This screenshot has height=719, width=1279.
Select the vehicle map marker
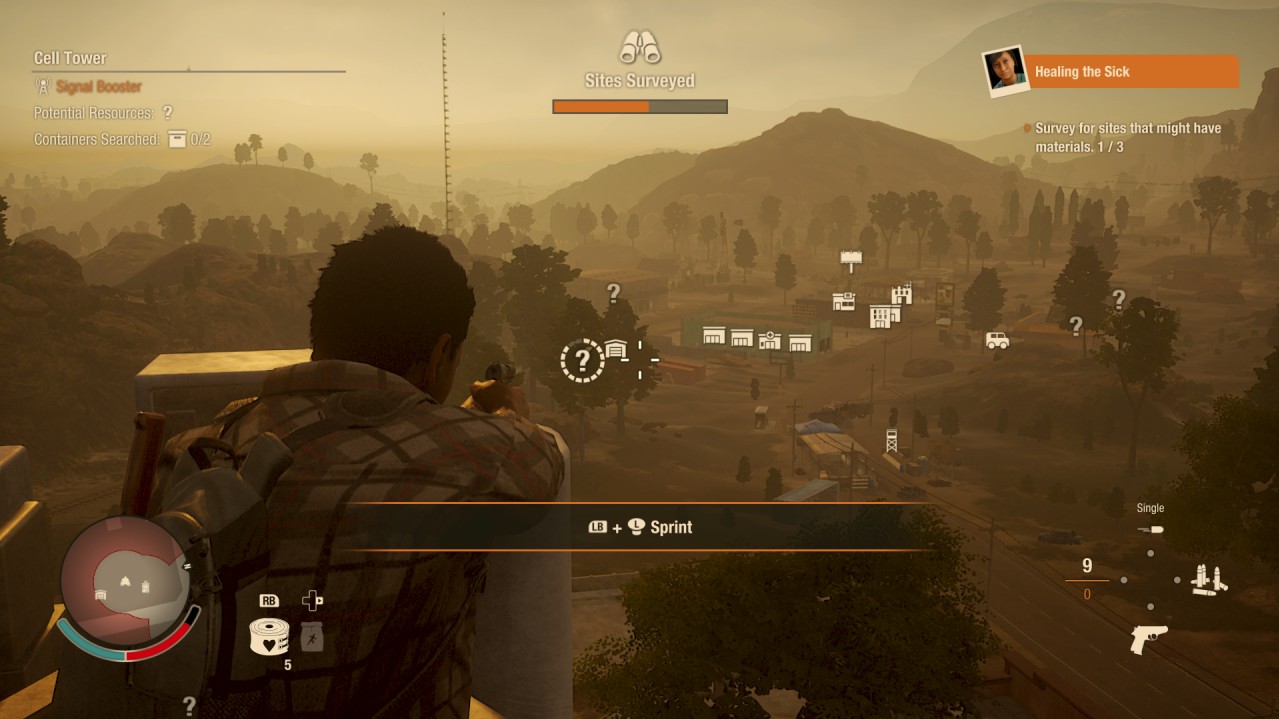pyautogui.click(x=997, y=340)
